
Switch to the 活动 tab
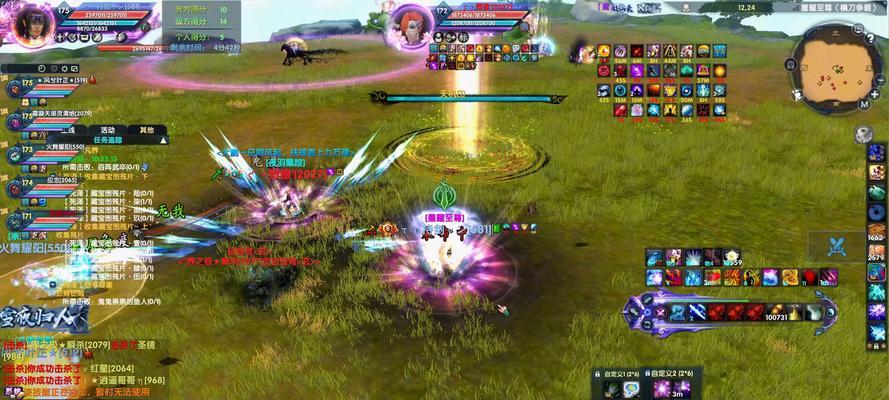(107, 130)
